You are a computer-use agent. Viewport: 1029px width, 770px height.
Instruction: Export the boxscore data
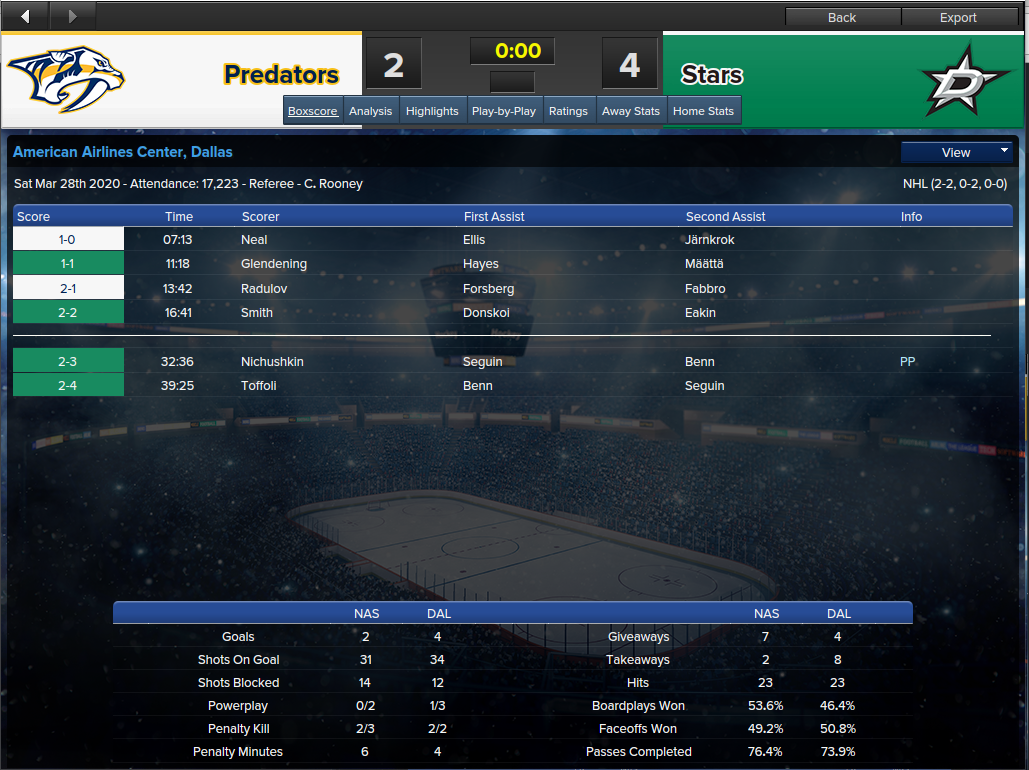[x=958, y=17]
